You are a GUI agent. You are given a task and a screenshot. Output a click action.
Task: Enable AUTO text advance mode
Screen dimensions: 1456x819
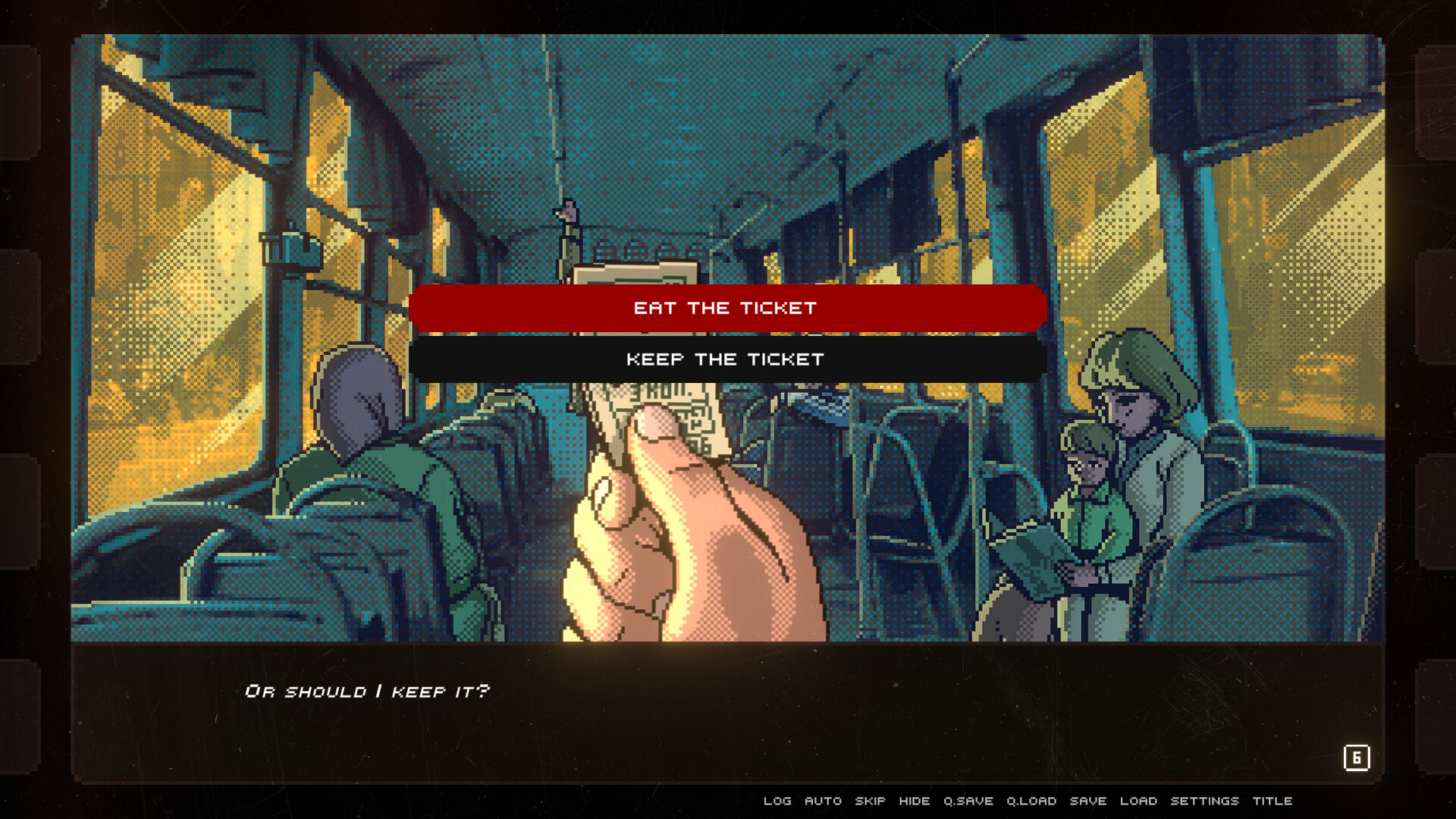tap(823, 801)
